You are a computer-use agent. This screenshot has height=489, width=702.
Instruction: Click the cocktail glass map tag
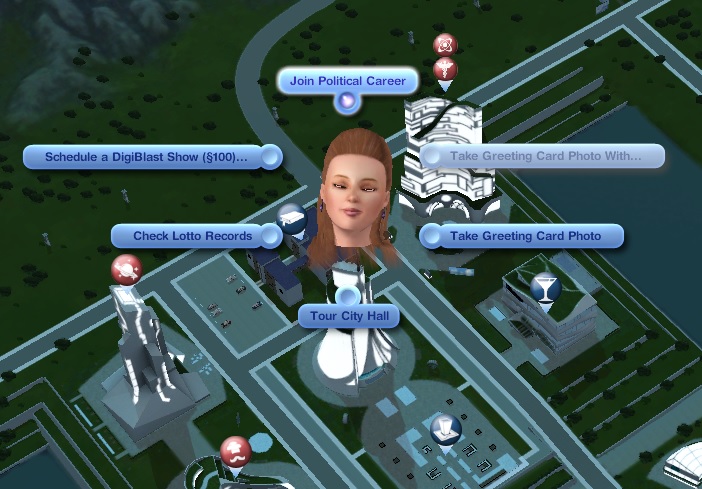coord(545,288)
